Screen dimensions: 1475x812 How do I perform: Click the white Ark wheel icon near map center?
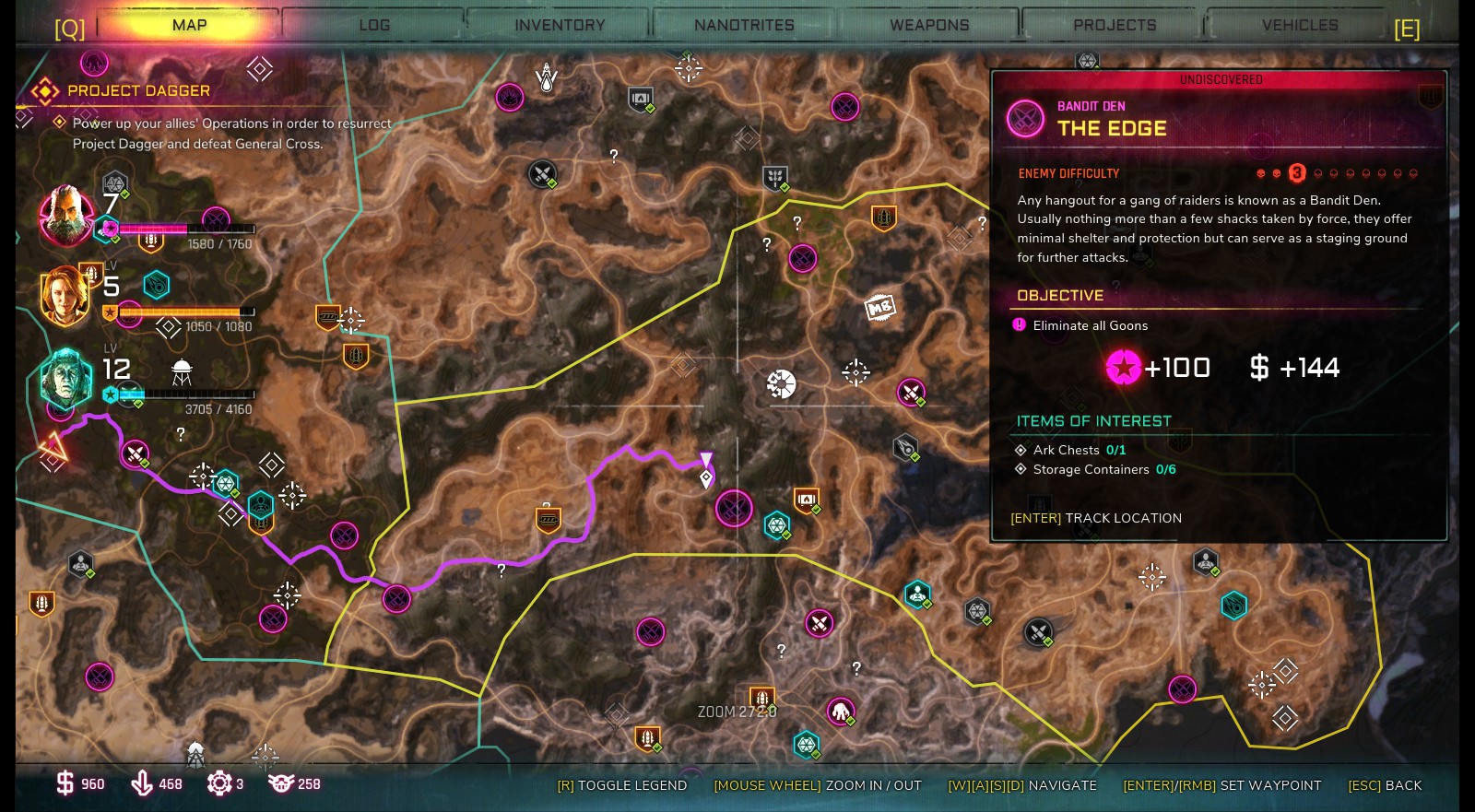click(x=781, y=383)
